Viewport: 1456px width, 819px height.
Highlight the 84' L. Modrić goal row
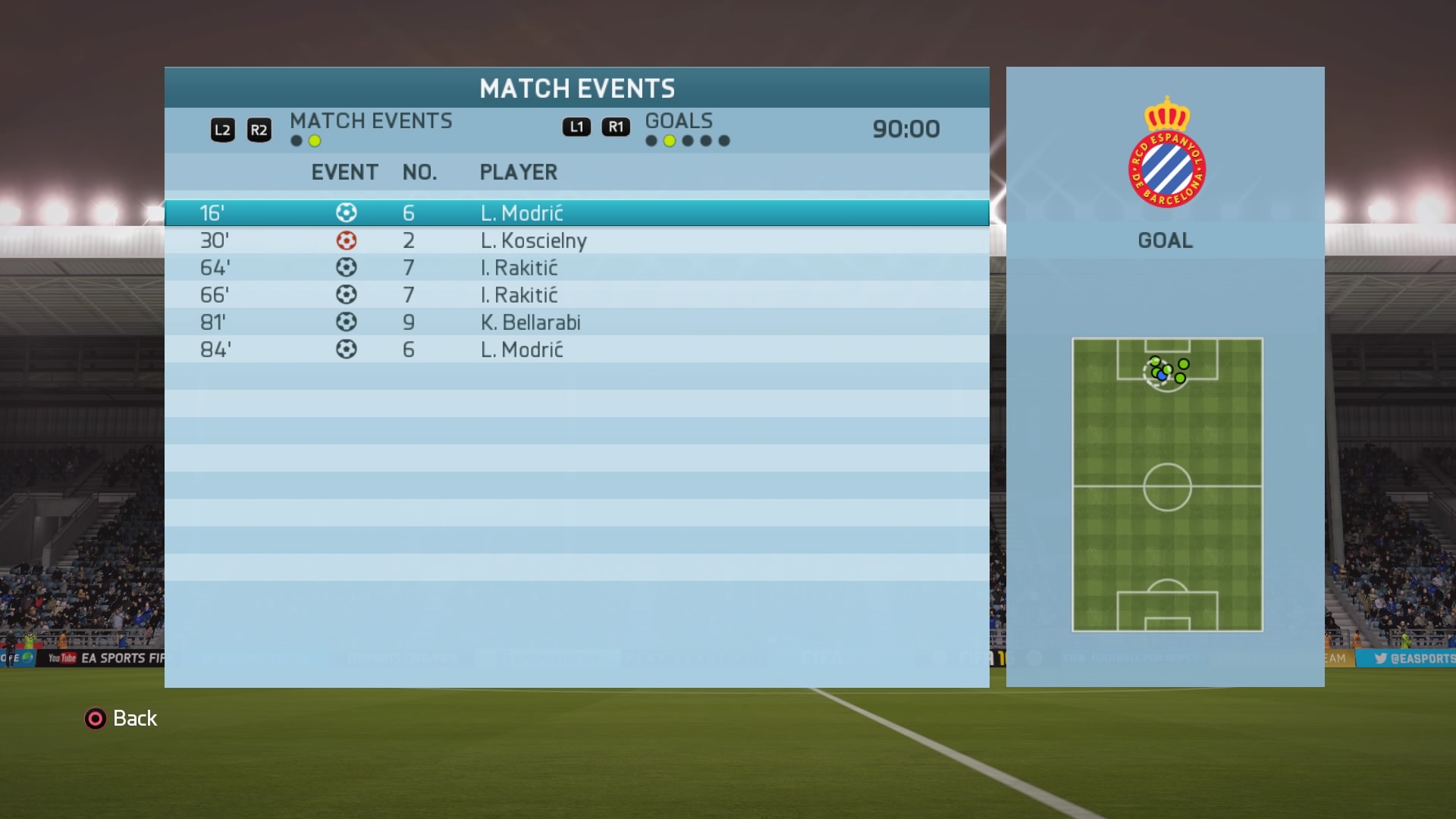coord(576,350)
